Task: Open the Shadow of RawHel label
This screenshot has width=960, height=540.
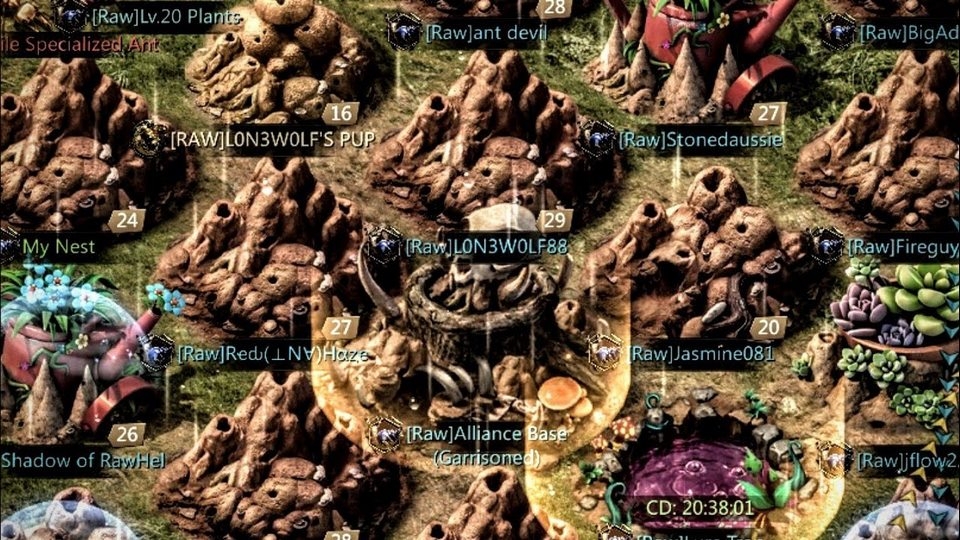Action: point(82,461)
